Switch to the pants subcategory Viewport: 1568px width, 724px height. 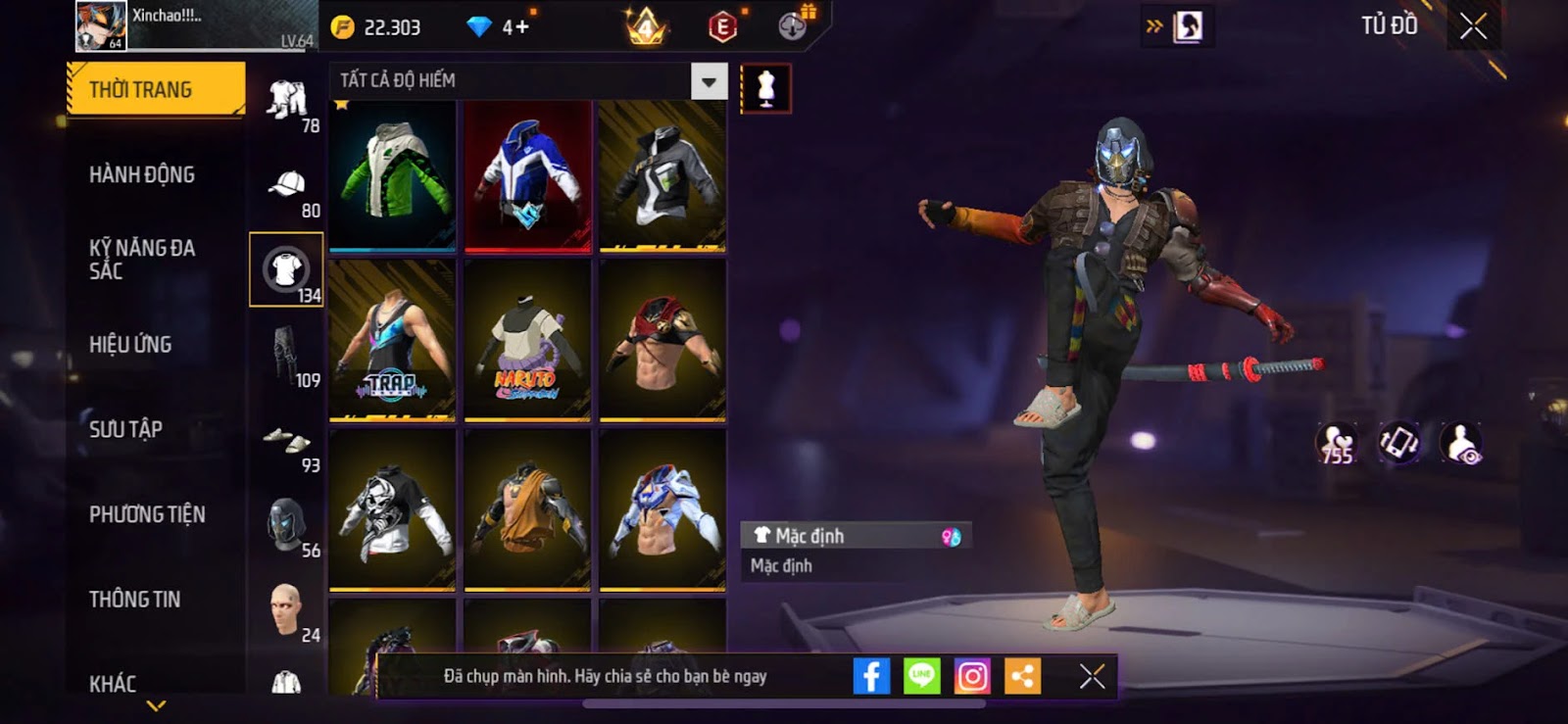(x=286, y=355)
